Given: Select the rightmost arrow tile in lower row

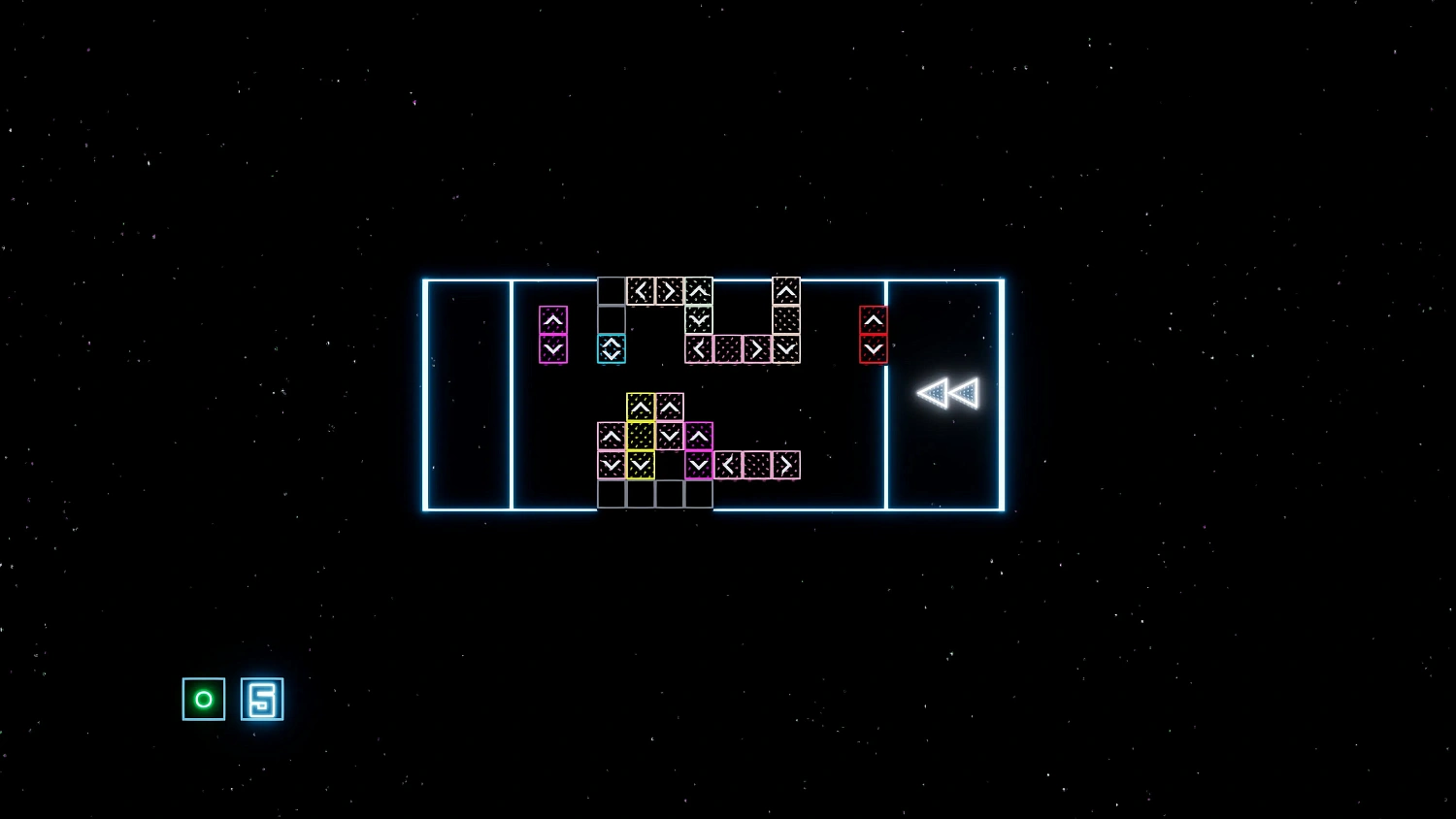Looking at the screenshot, I should point(785,464).
